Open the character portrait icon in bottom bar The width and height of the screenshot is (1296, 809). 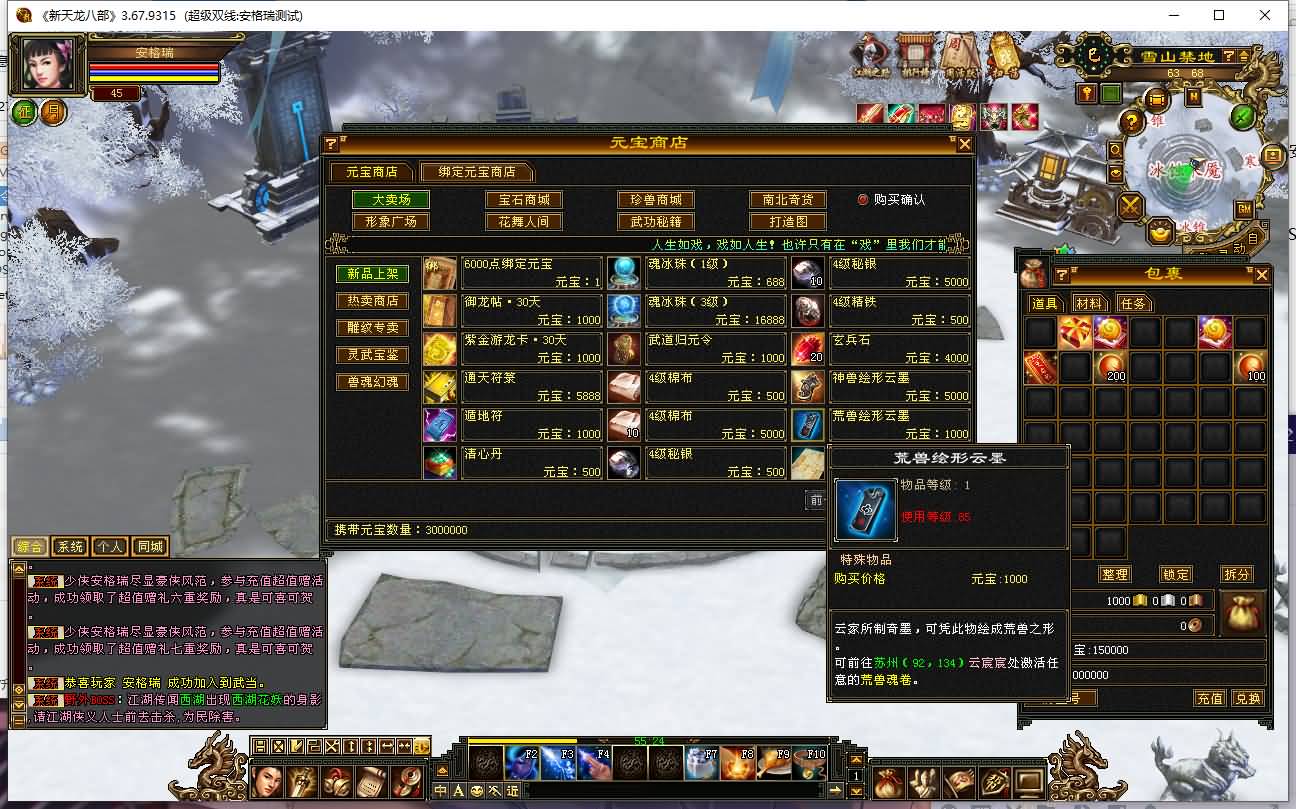(x=267, y=780)
